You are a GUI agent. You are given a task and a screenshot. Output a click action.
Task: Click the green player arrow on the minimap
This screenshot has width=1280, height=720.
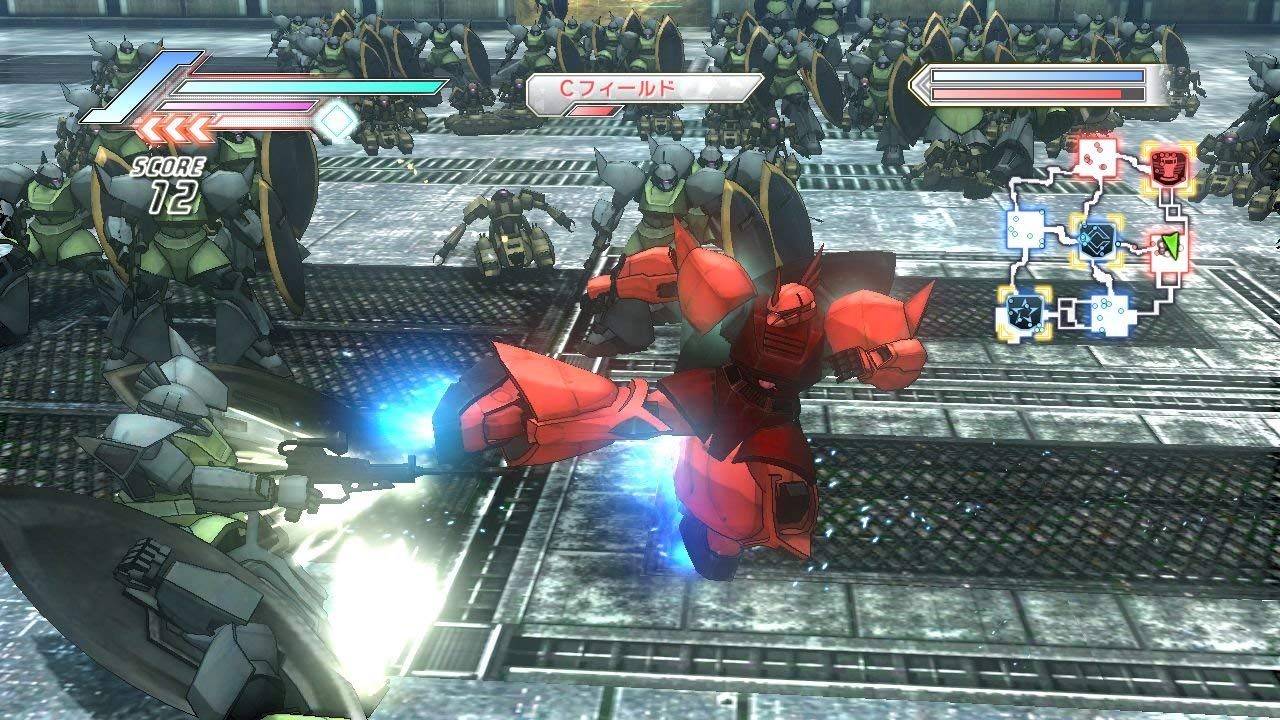[1172, 244]
